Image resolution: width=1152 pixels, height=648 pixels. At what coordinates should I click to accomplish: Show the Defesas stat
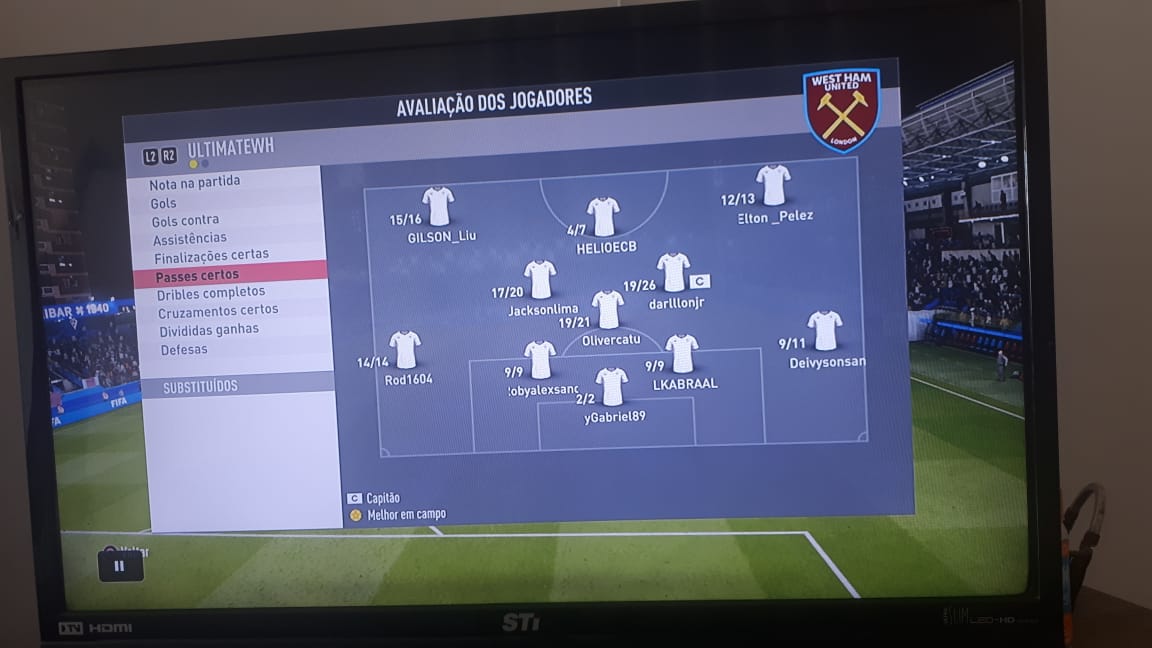(x=184, y=350)
